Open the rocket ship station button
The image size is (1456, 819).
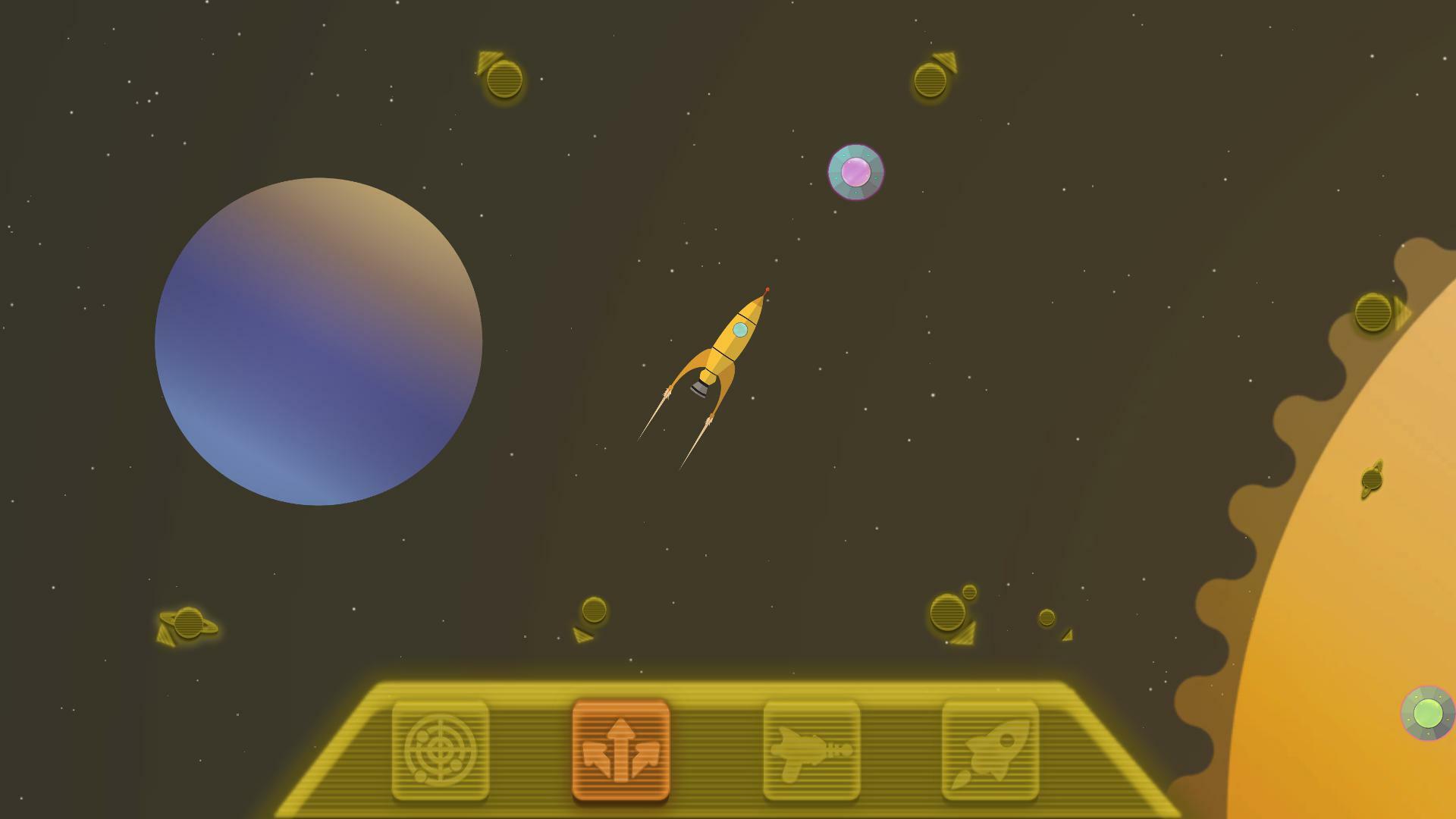(990, 750)
